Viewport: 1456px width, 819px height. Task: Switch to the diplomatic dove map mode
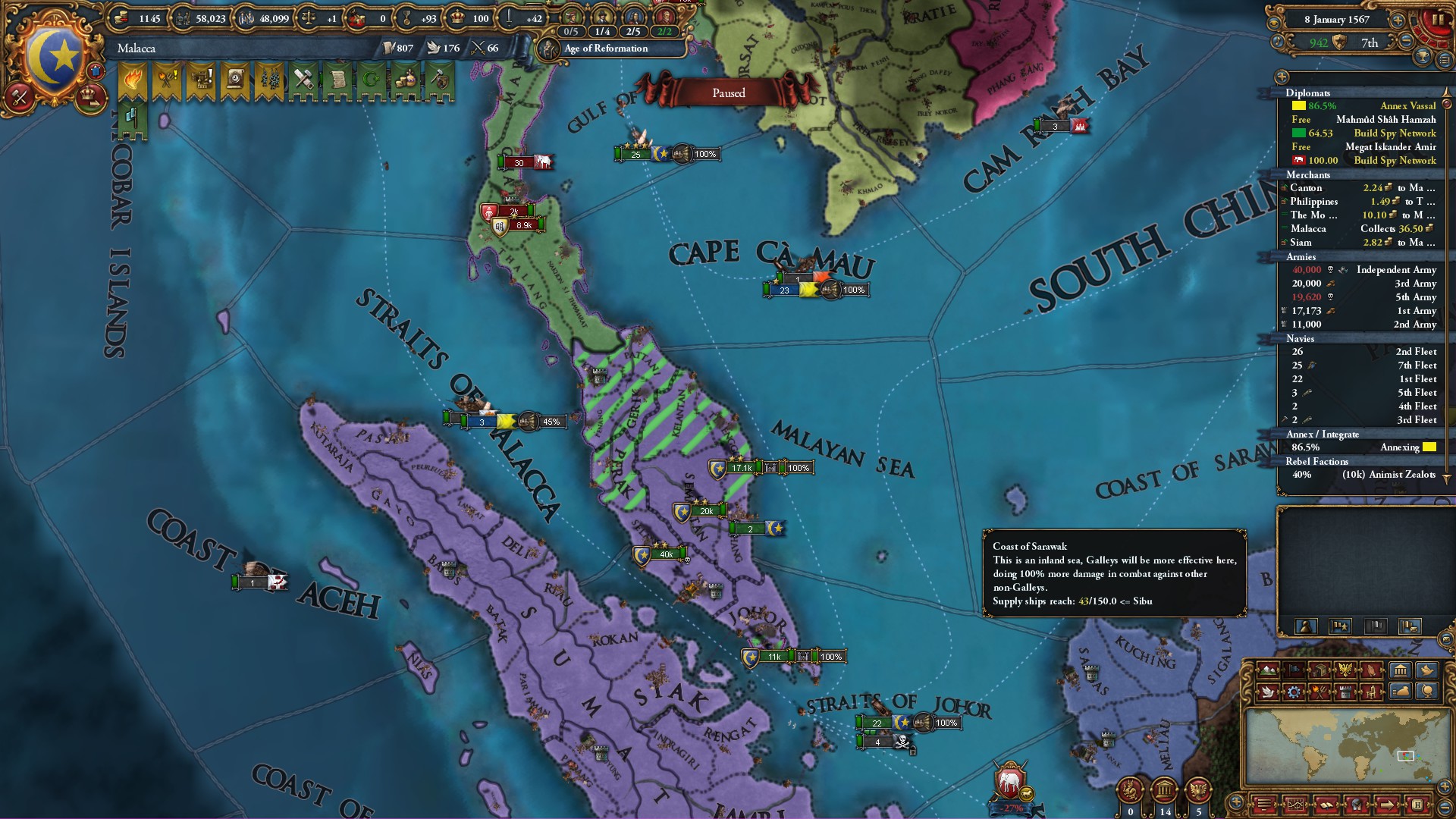tap(1267, 691)
